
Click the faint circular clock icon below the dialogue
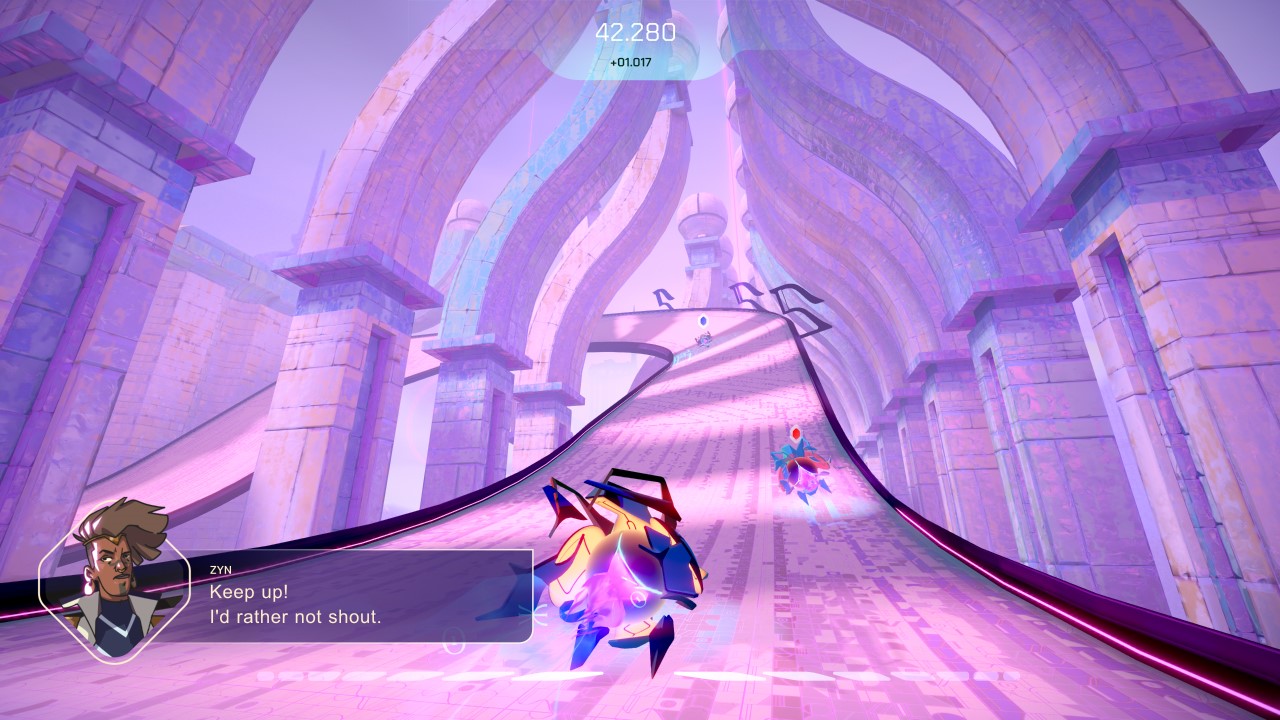click(453, 642)
